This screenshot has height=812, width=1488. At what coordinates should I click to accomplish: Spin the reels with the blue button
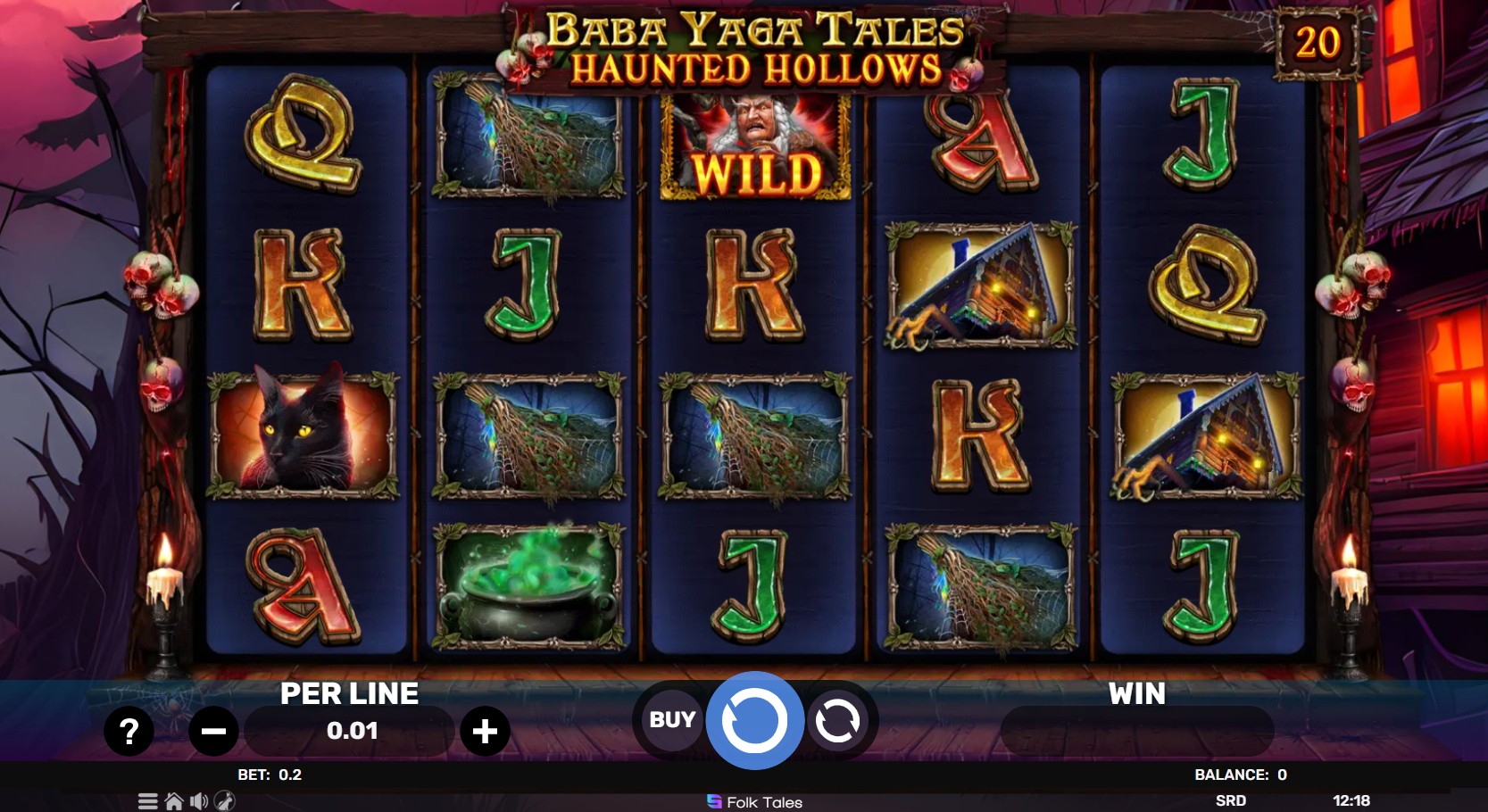[754, 720]
